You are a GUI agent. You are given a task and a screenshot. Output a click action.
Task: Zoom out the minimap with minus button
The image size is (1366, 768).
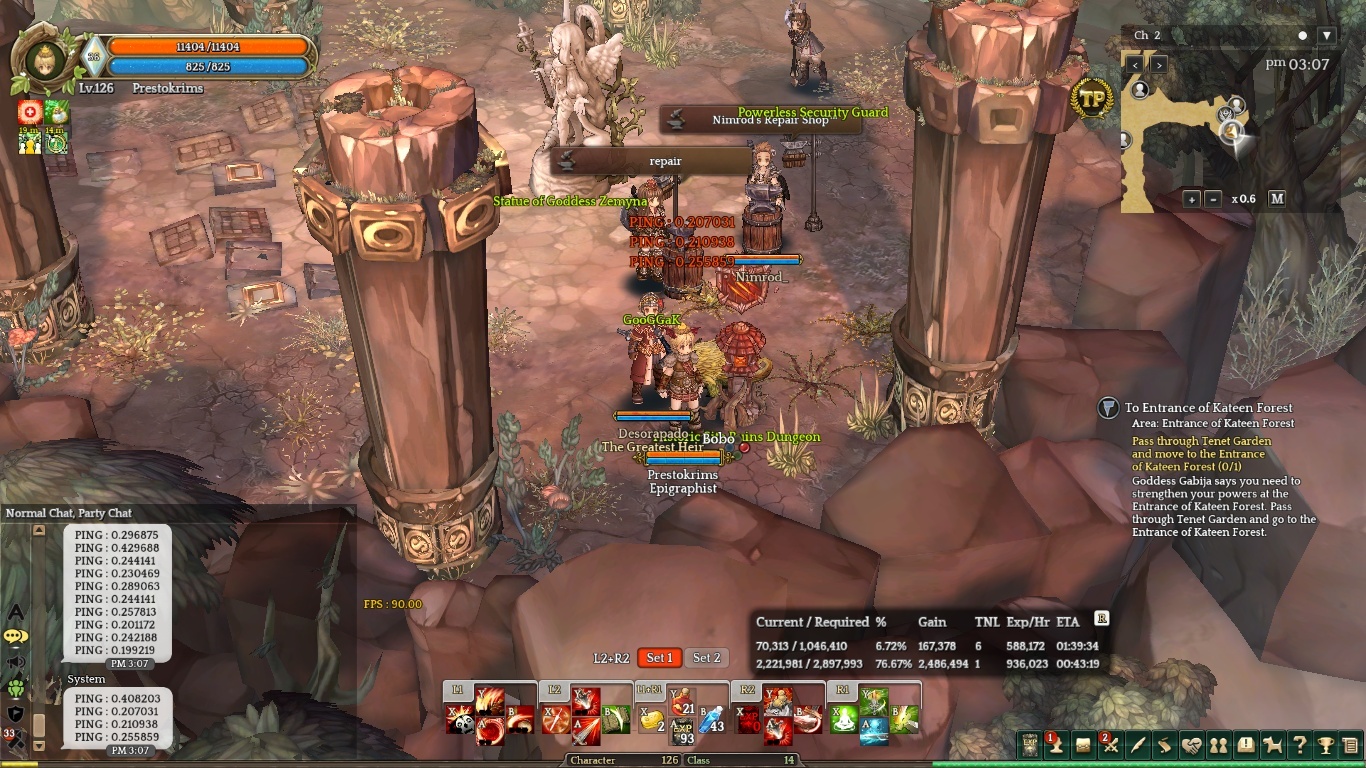(1213, 199)
